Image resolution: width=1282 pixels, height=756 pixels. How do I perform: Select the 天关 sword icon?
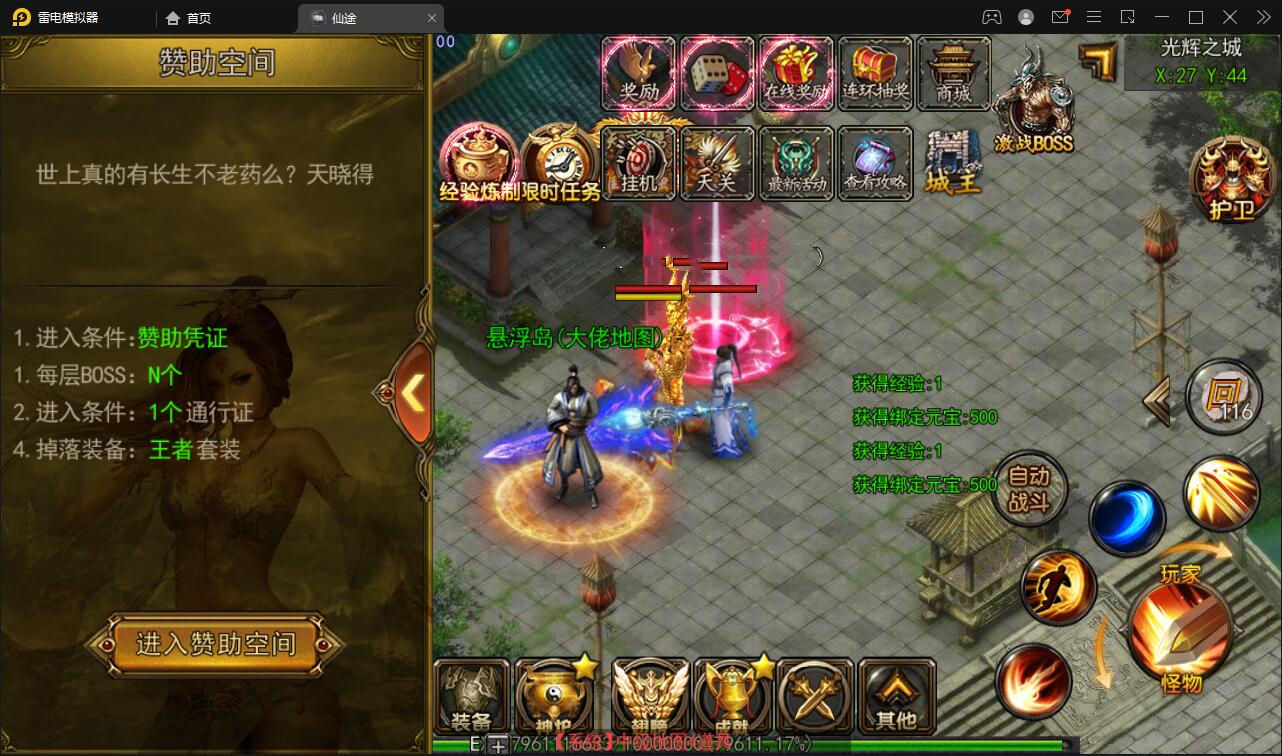(x=717, y=162)
